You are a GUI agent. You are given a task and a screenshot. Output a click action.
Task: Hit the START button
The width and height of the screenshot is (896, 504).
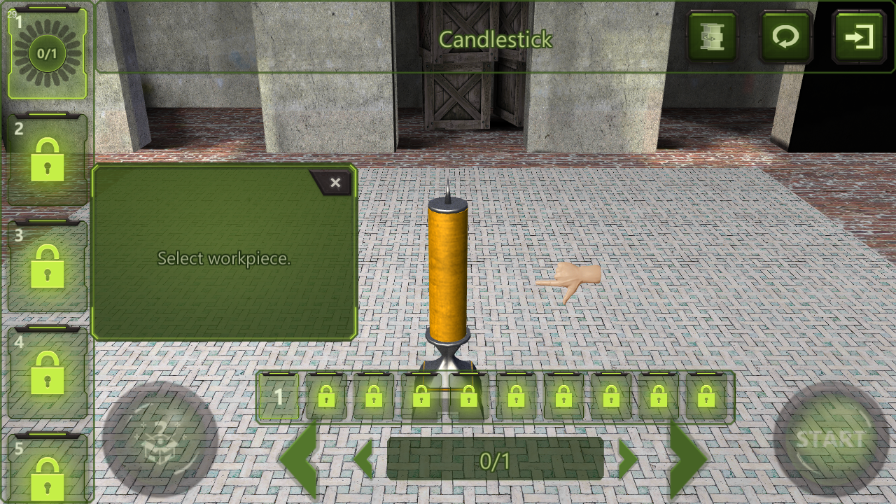coord(830,439)
